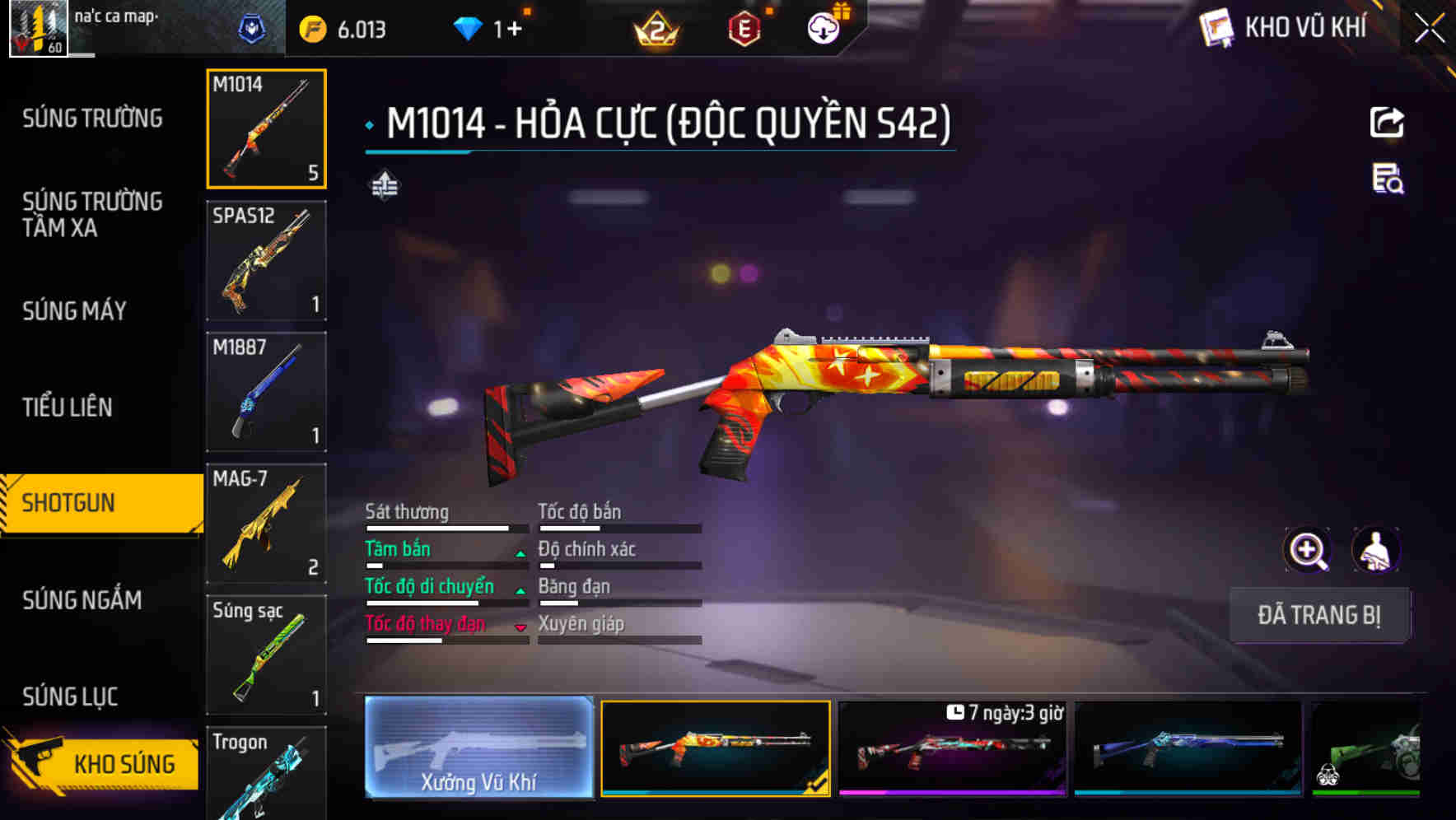
Task: Open the KHO SÚNG tab
Action: [99, 762]
